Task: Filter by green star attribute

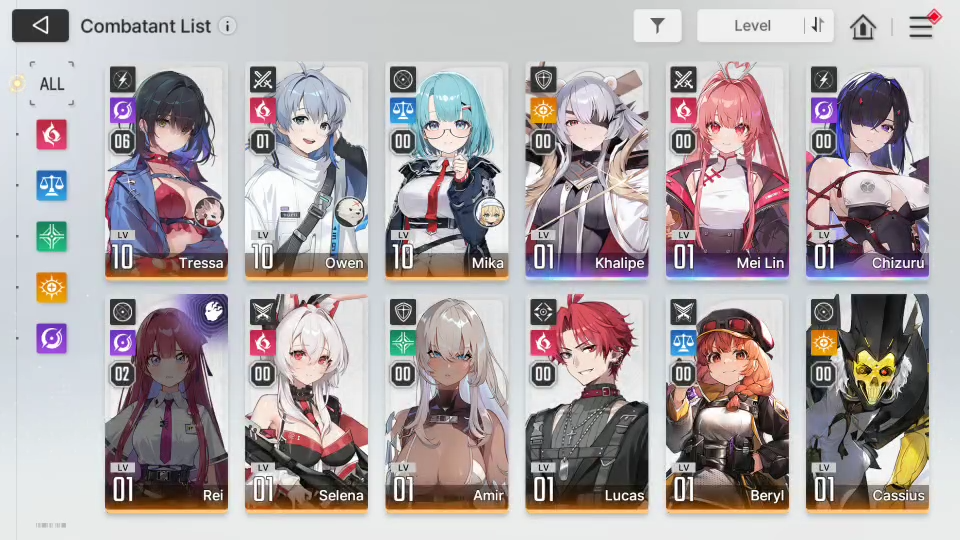Action: pyautogui.click(x=51, y=236)
